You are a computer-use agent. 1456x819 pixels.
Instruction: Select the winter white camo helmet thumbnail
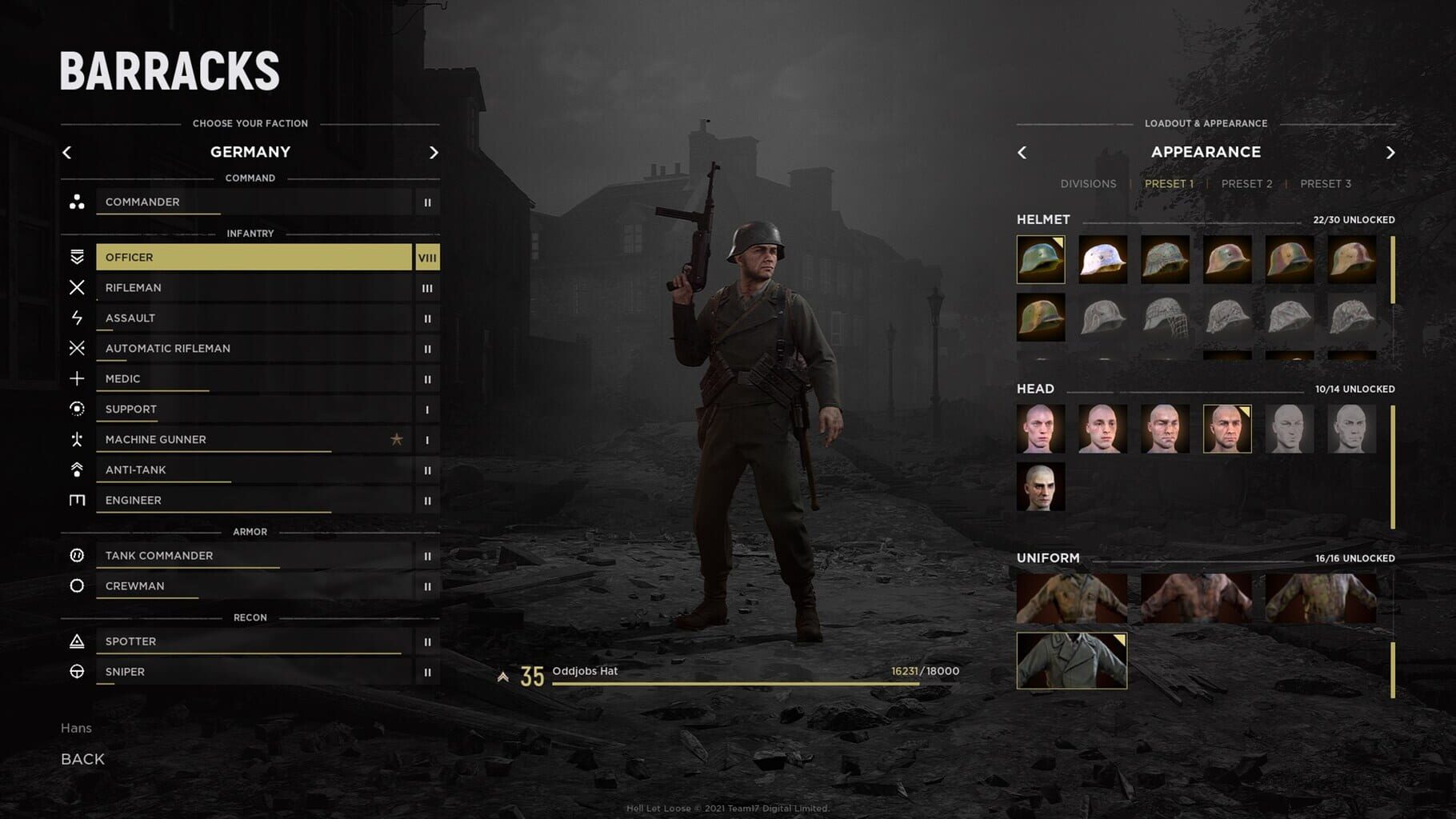[1102, 260]
